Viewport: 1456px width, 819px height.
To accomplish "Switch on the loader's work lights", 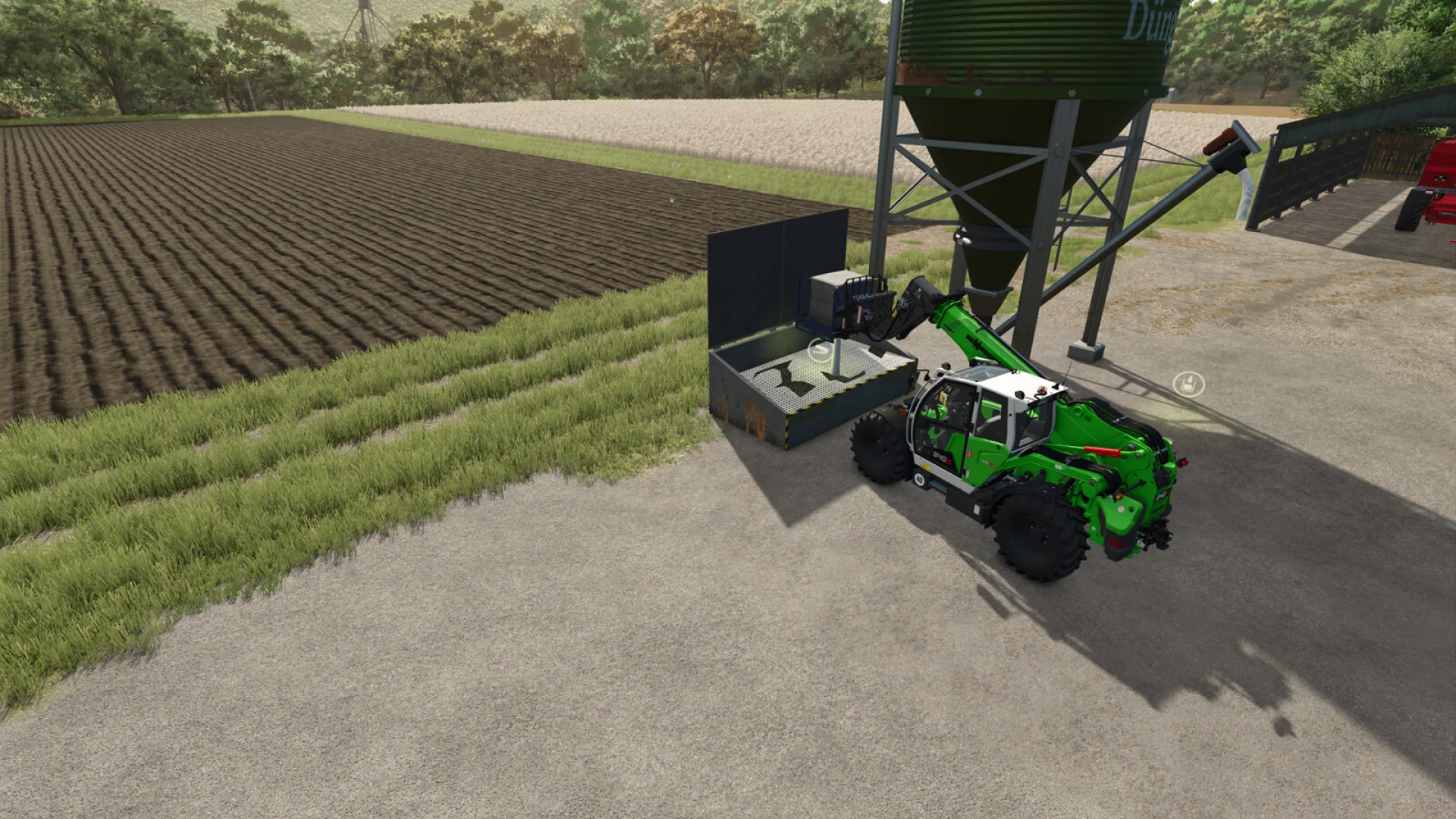I will tap(1018, 394).
